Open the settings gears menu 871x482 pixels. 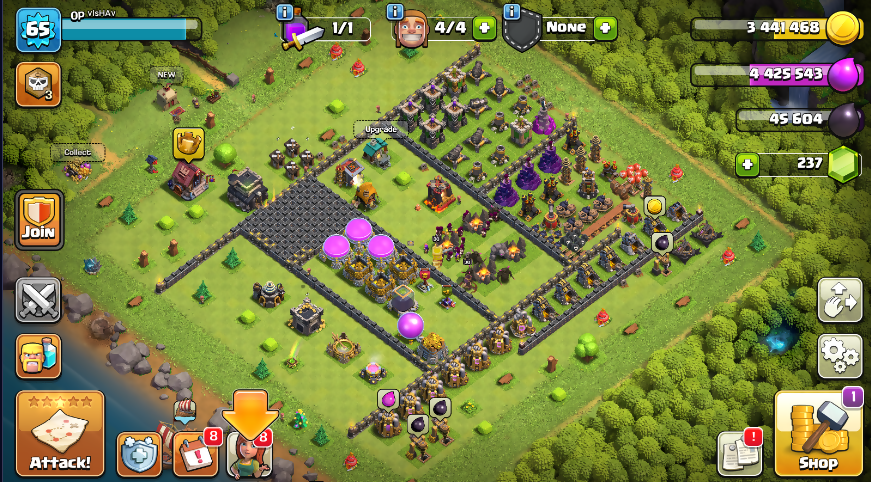(840, 355)
